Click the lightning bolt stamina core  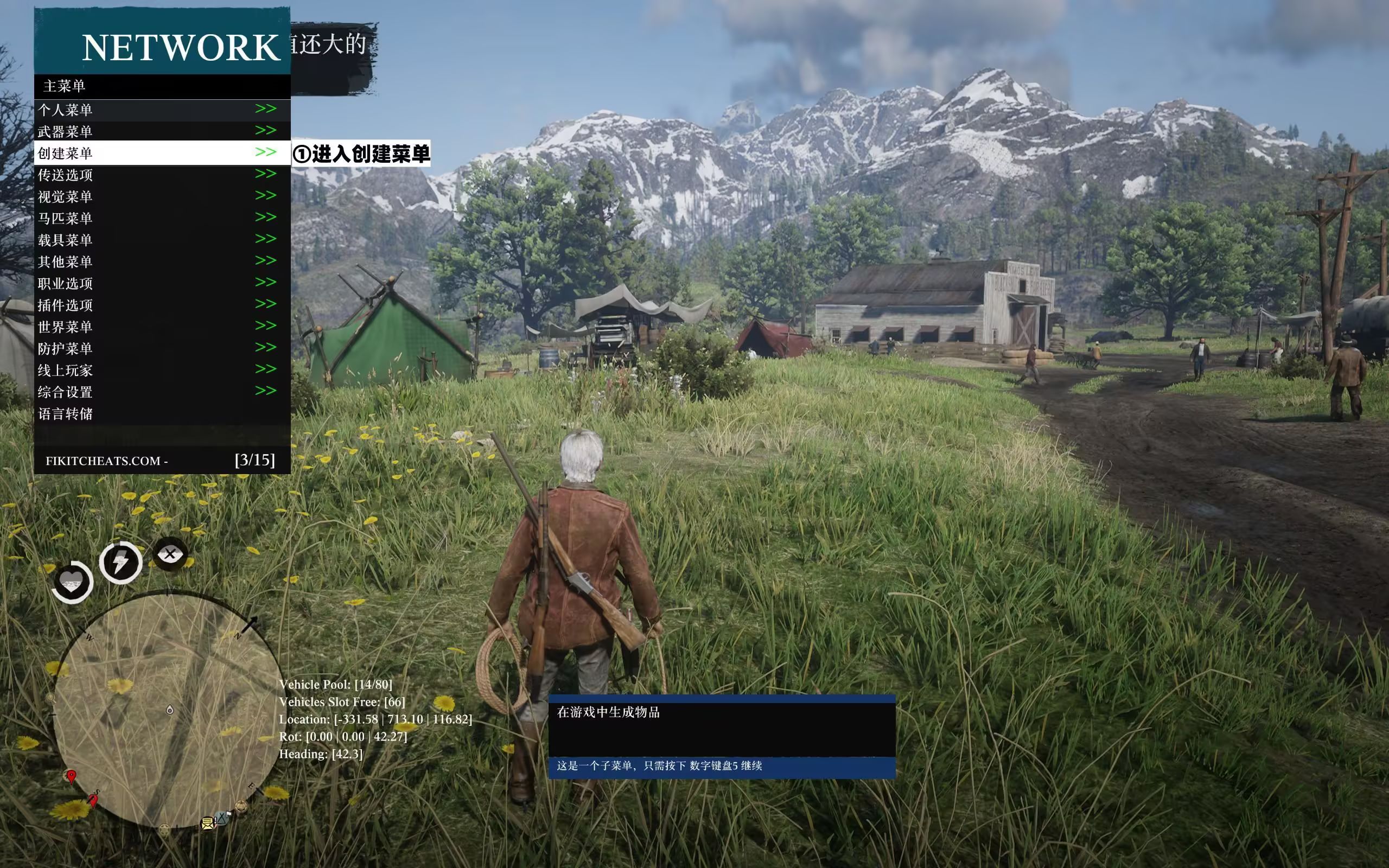click(x=120, y=563)
